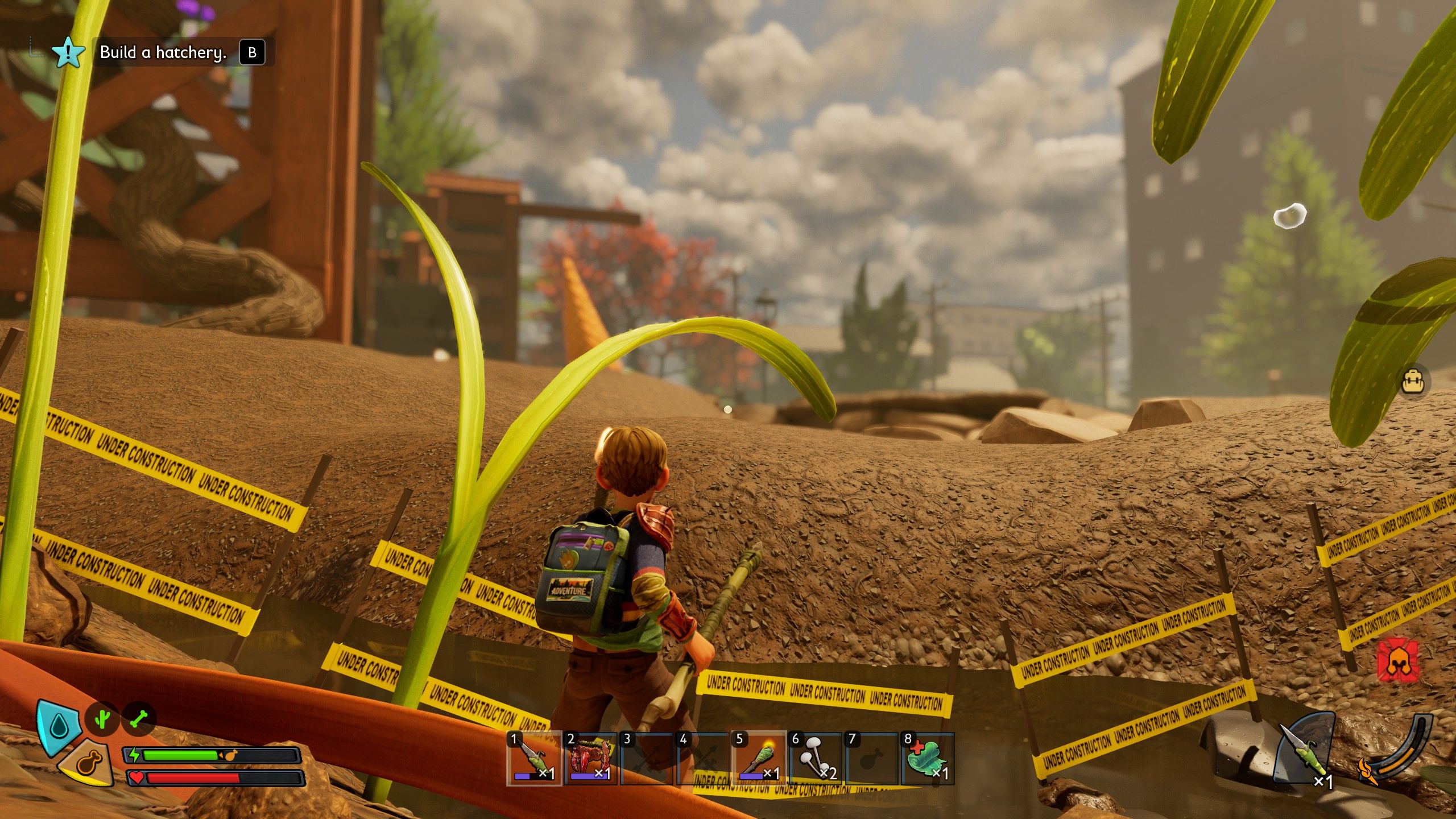
Task: Open the "Build a hatchery." quest tracker
Action: 163,52
